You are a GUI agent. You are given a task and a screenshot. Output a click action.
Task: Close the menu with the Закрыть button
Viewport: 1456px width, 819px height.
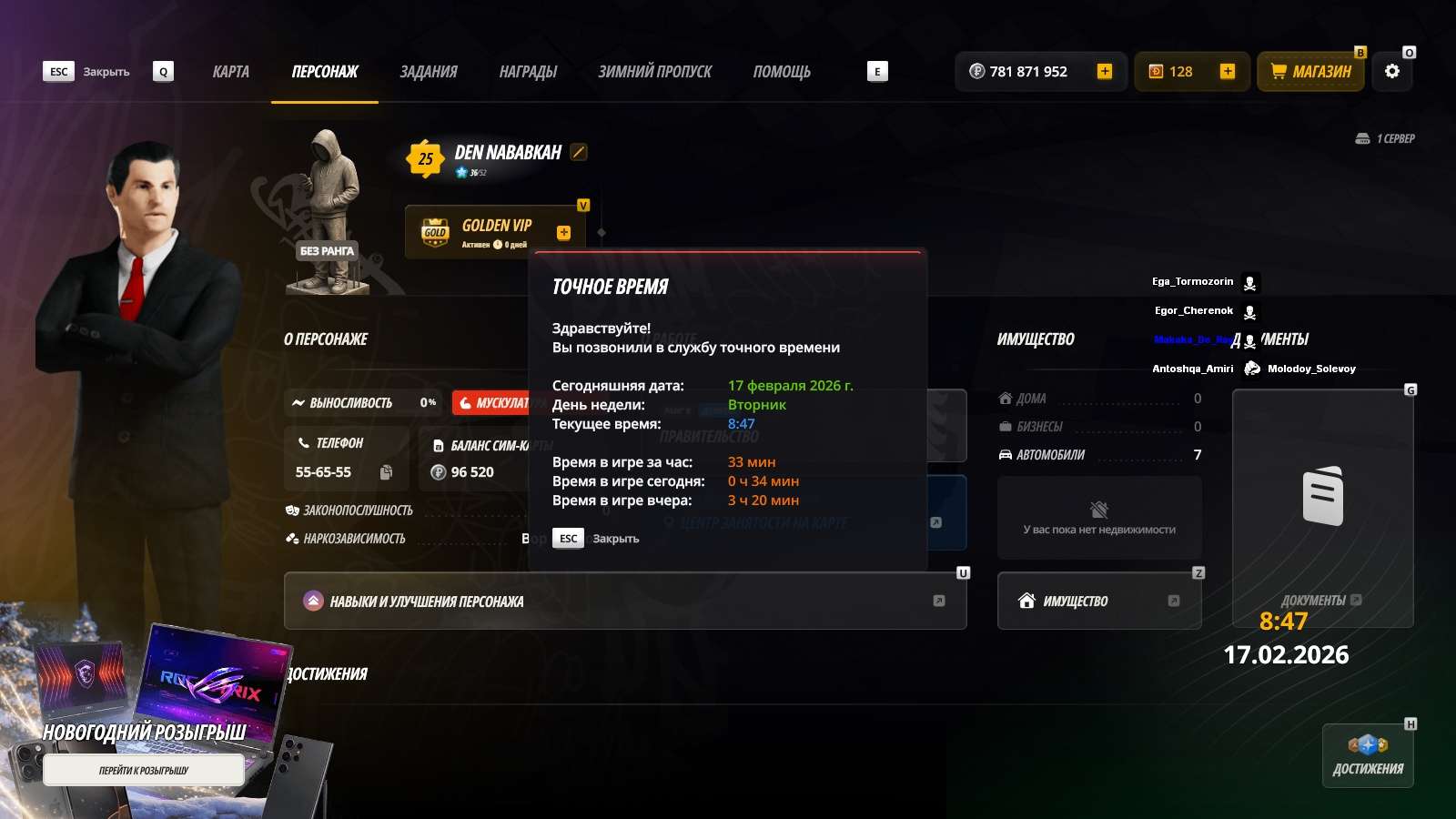(x=88, y=72)
